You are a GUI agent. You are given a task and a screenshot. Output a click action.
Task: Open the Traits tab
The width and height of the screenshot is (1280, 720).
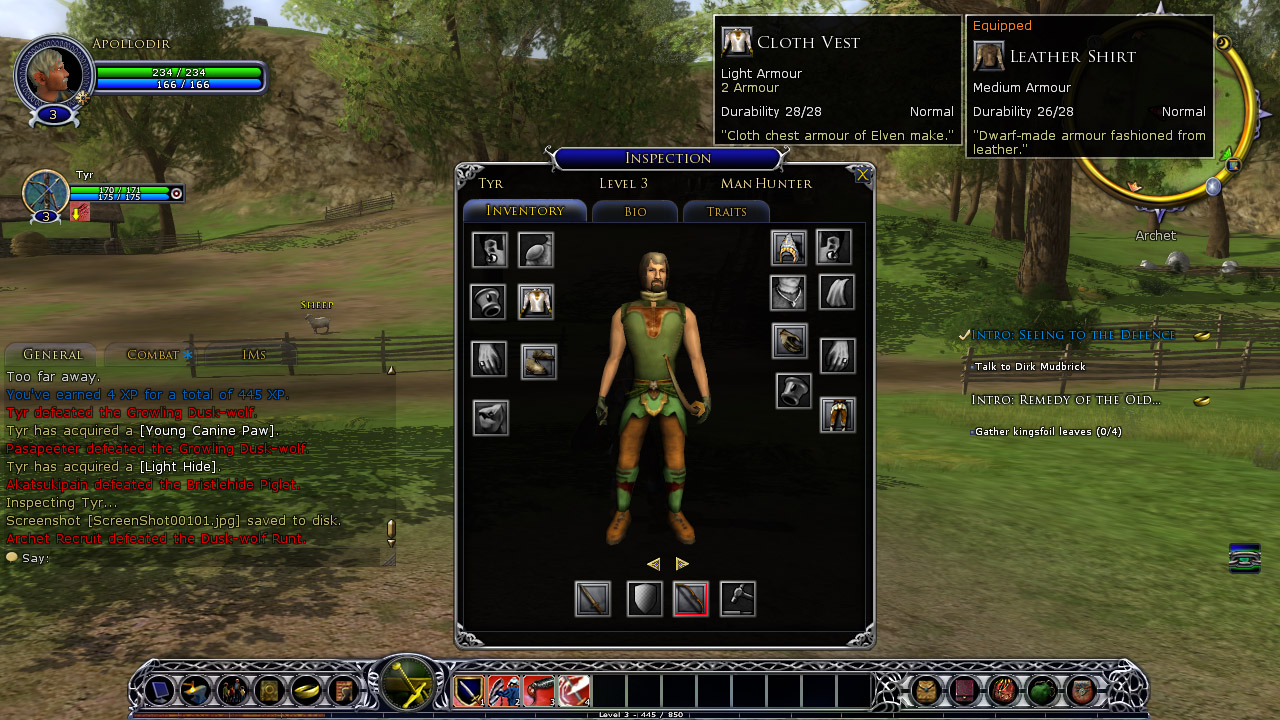[726, 212]
